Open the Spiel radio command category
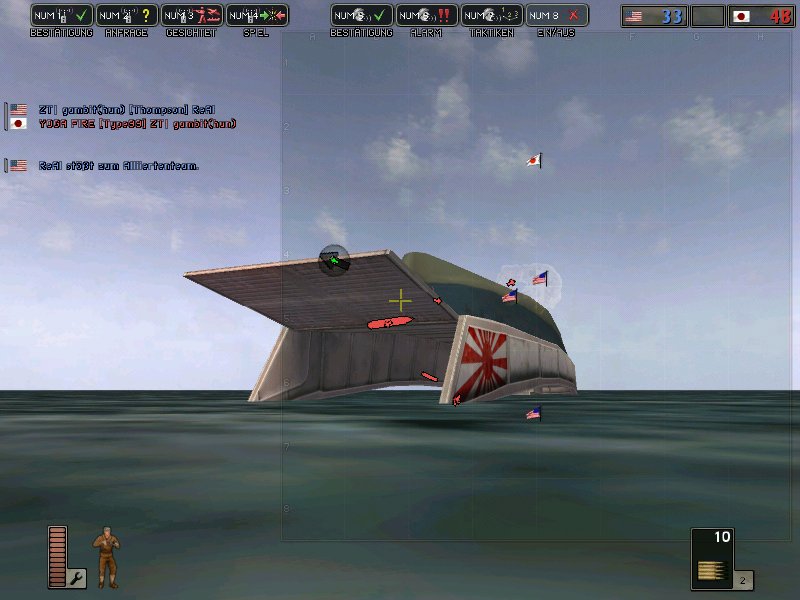 257,16
